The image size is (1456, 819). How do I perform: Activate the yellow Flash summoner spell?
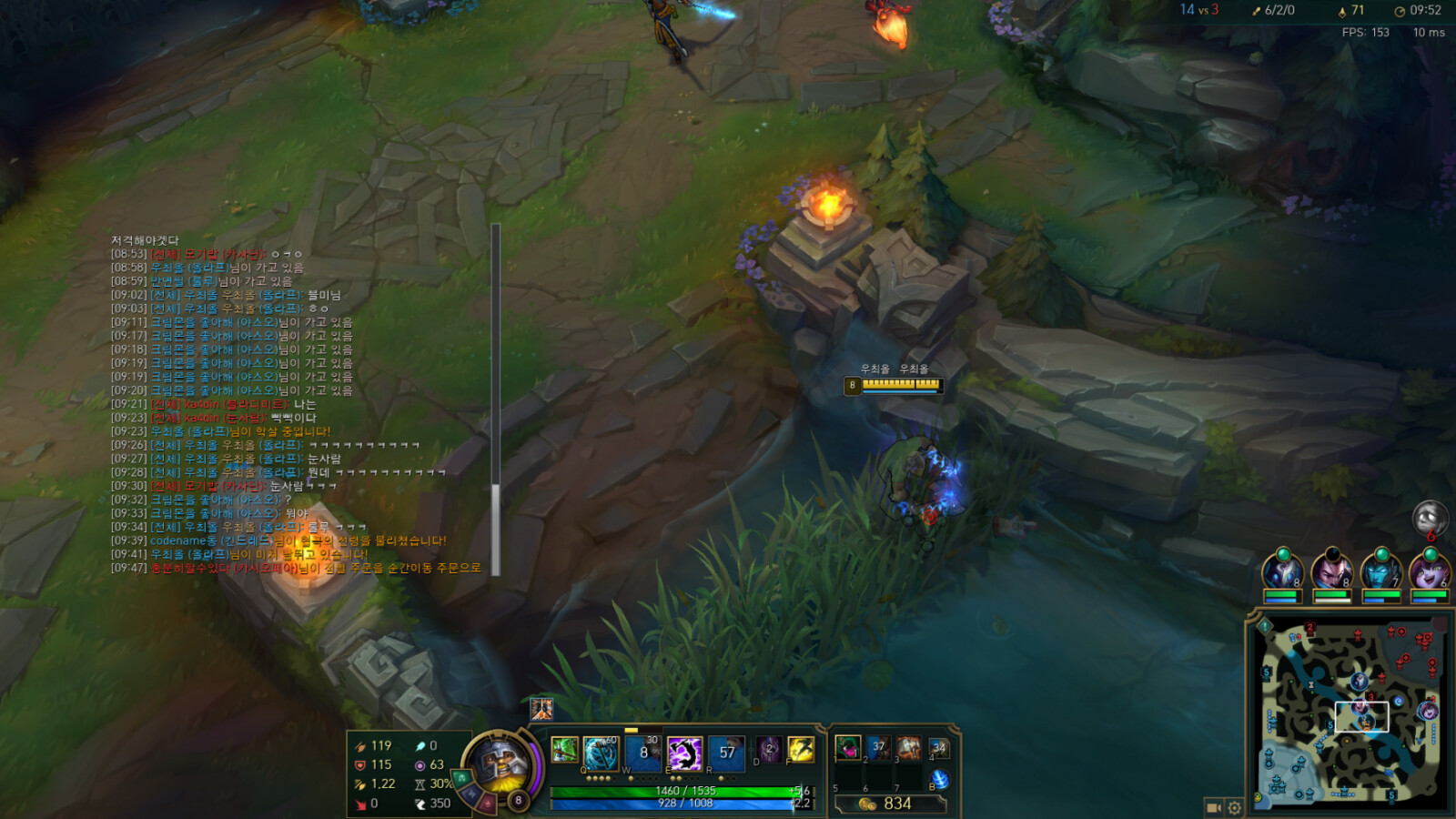801,750
